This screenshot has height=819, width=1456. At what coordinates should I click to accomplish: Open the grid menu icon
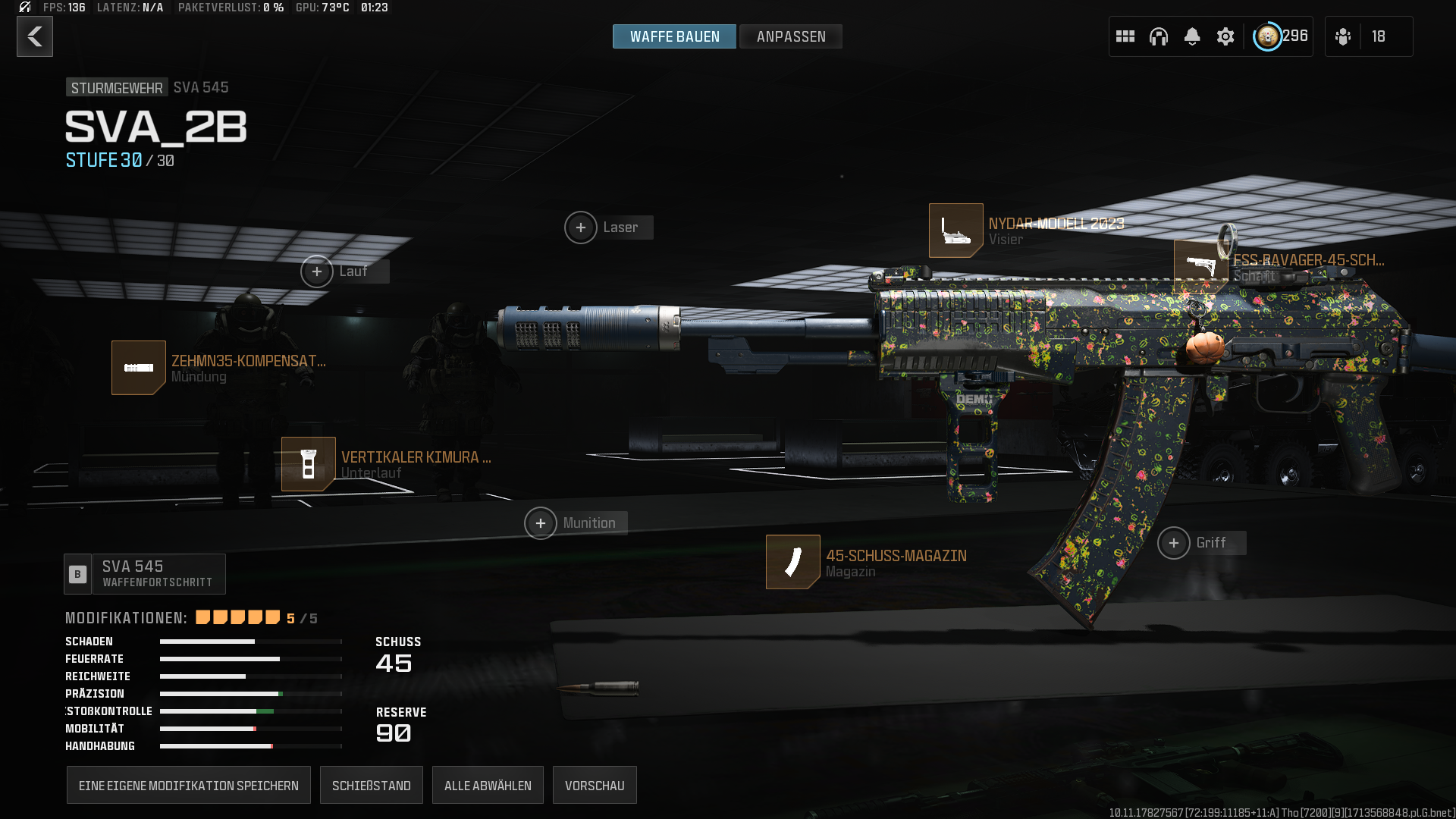coord(1125,36)
